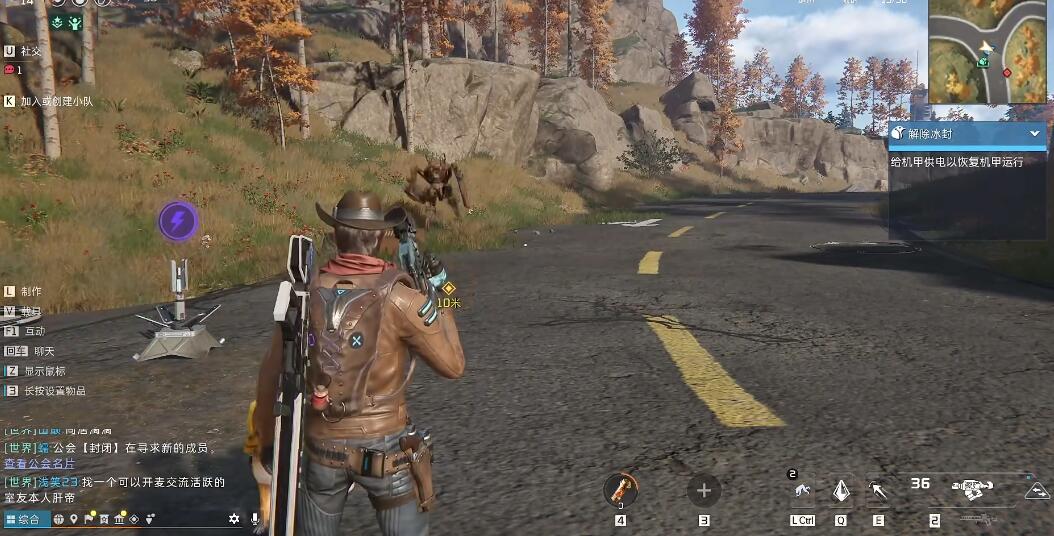The width and height of the screenshot is (1054, 536).
Task: Open chat settings gear icon
Action: point(234,519)
